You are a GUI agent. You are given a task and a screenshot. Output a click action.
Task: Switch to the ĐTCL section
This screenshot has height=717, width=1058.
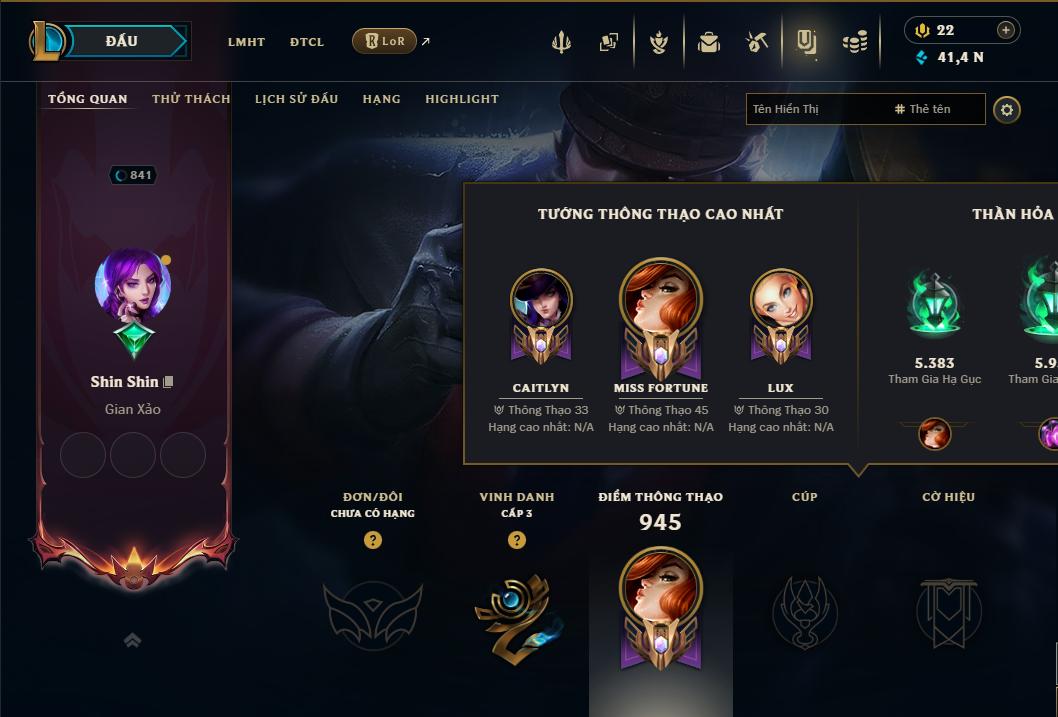(307, 42)
